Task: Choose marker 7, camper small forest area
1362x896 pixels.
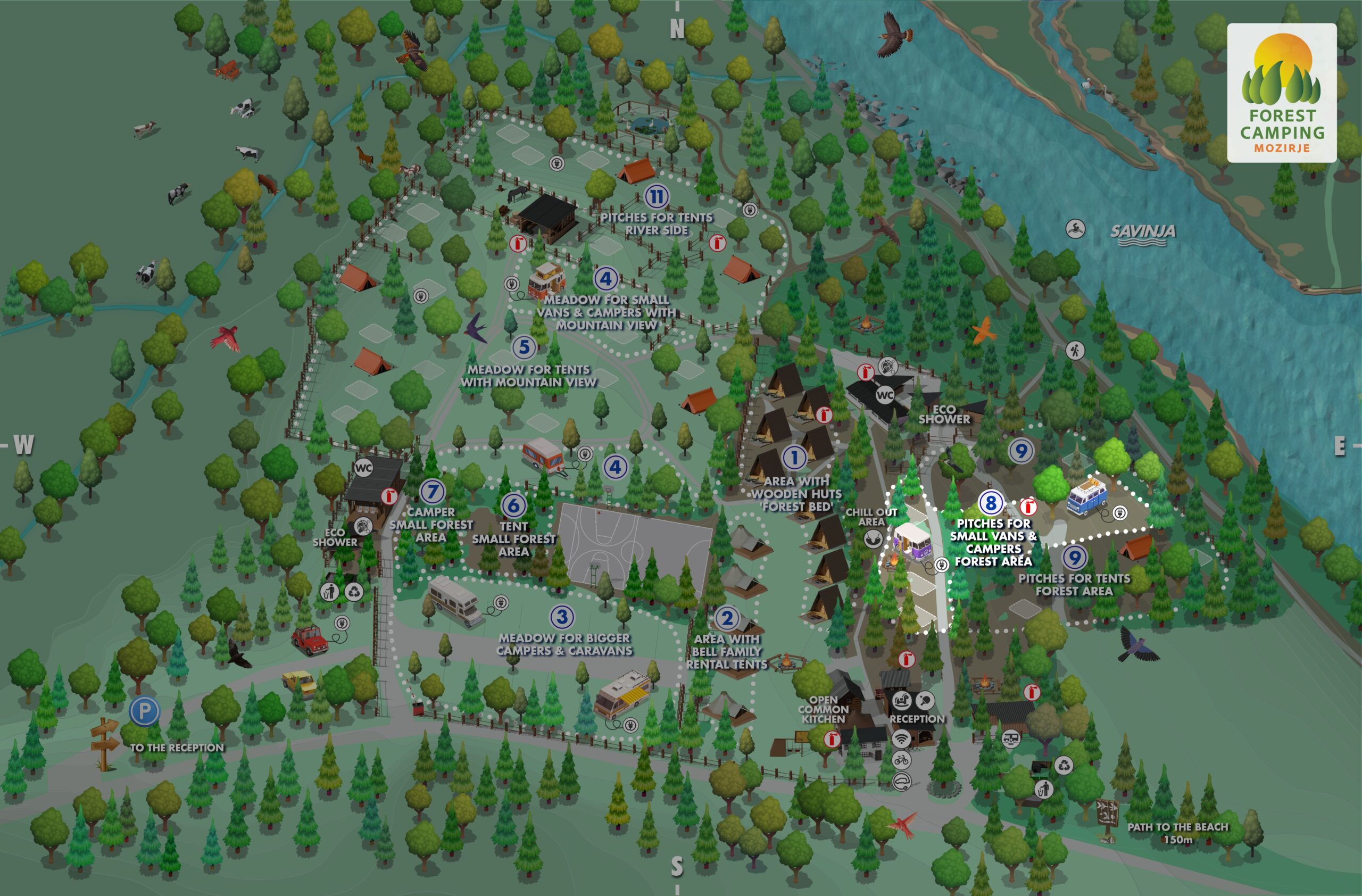Action: click(432, 492)
